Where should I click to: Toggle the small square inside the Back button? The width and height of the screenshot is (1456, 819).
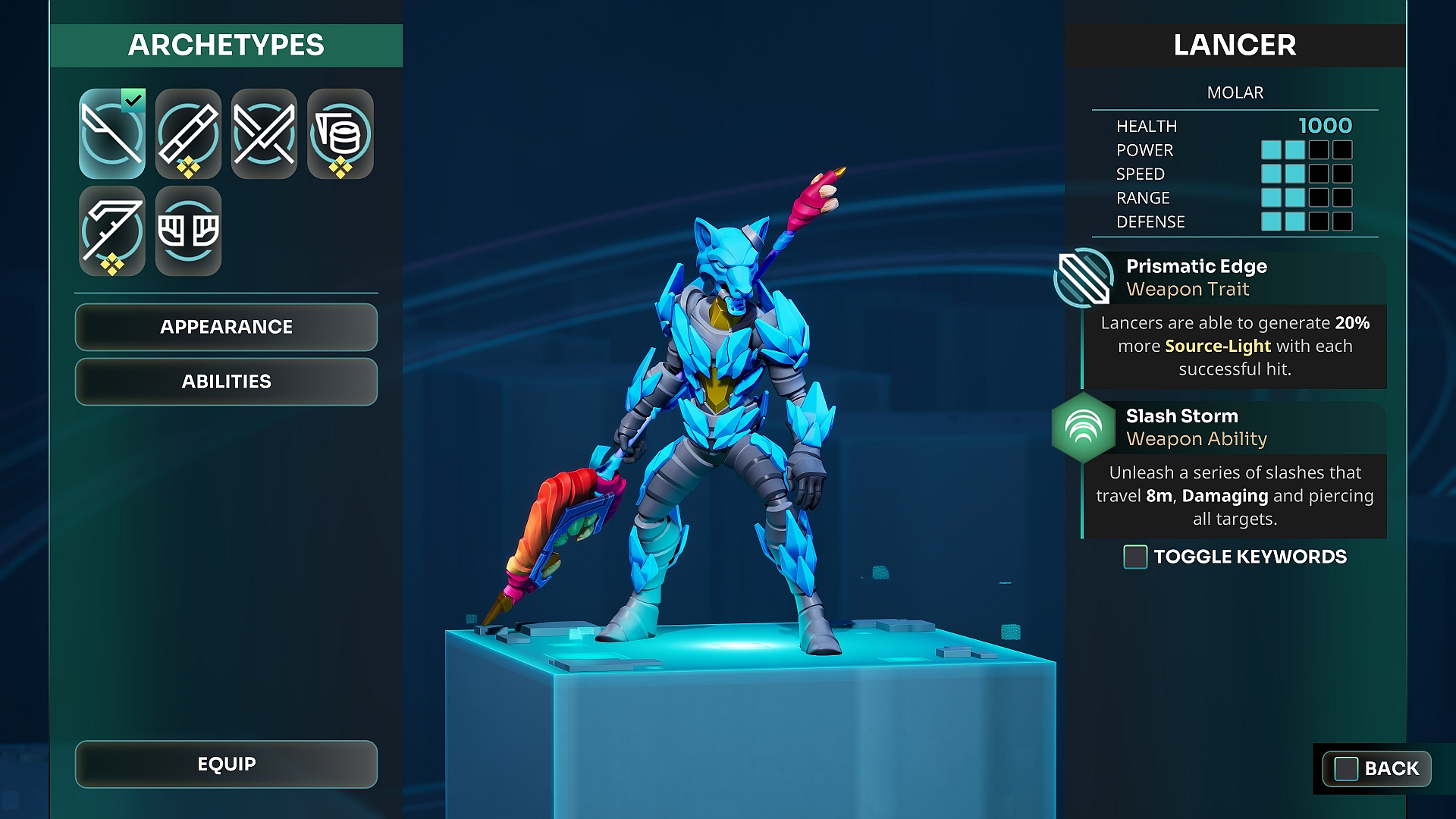point(1345,768)
